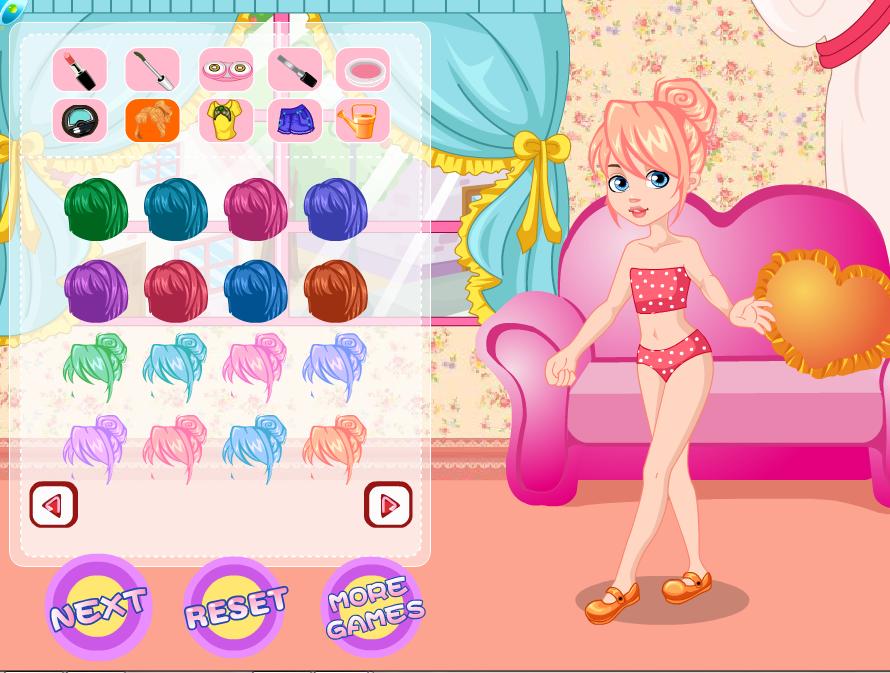Image resolution: width=890 pixels, height=673 pixels.
Task: Switch to the pink blush category
Action: [x=362, y=70]
